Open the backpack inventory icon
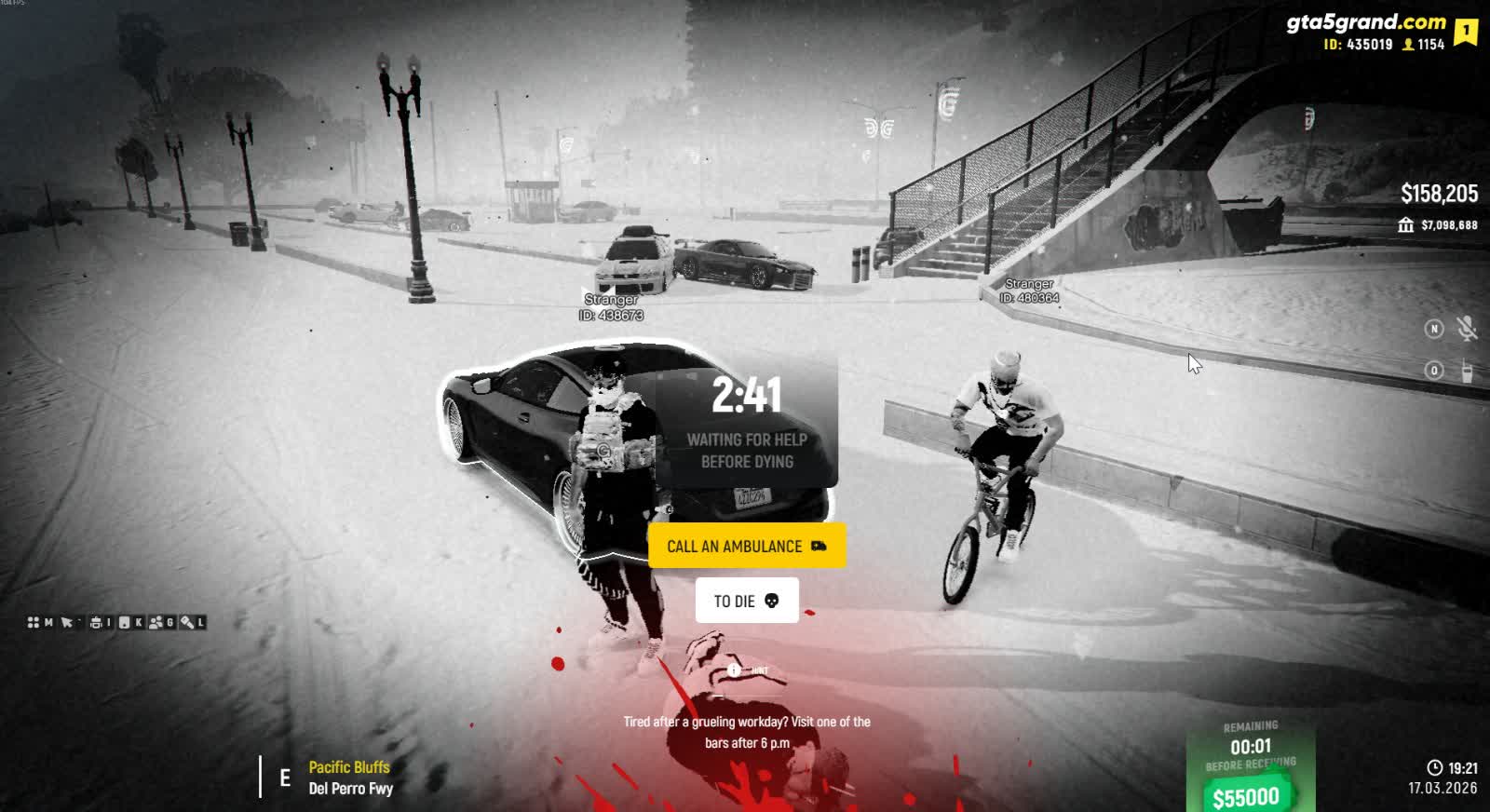Screen dimensions: 1490x812 click(x=96, y=622)
